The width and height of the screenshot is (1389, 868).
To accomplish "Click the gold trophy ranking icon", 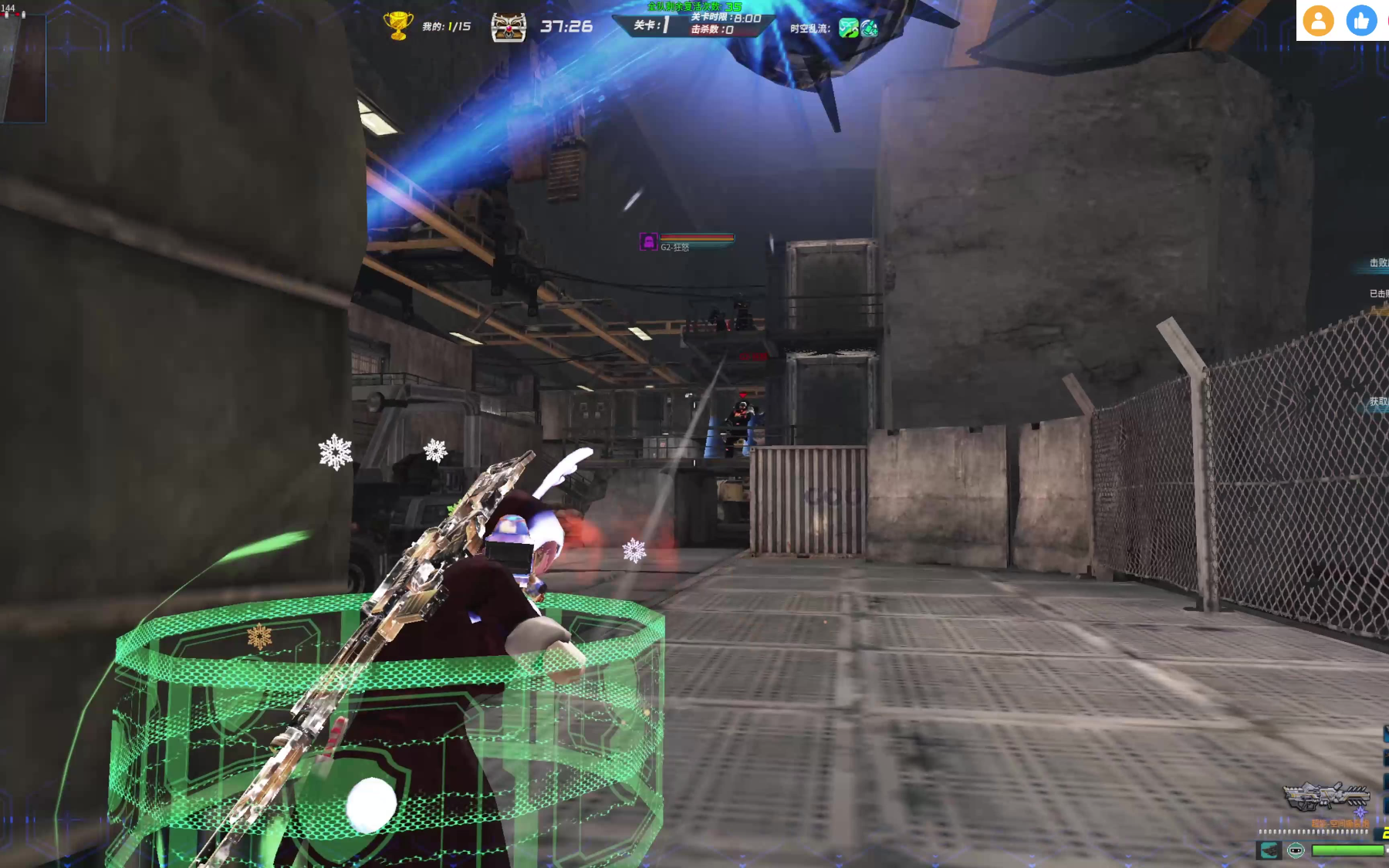I will pyautogui.click(x=398, y=25).
